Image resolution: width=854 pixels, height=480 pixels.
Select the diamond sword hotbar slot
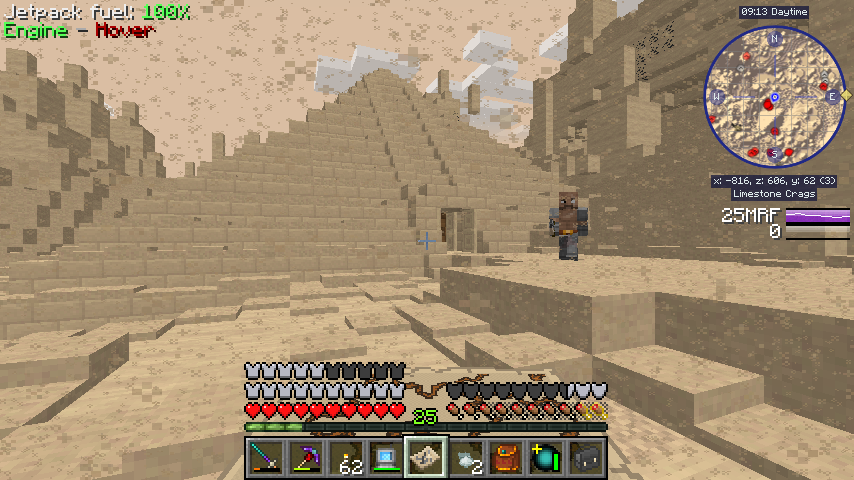(265, 457)
